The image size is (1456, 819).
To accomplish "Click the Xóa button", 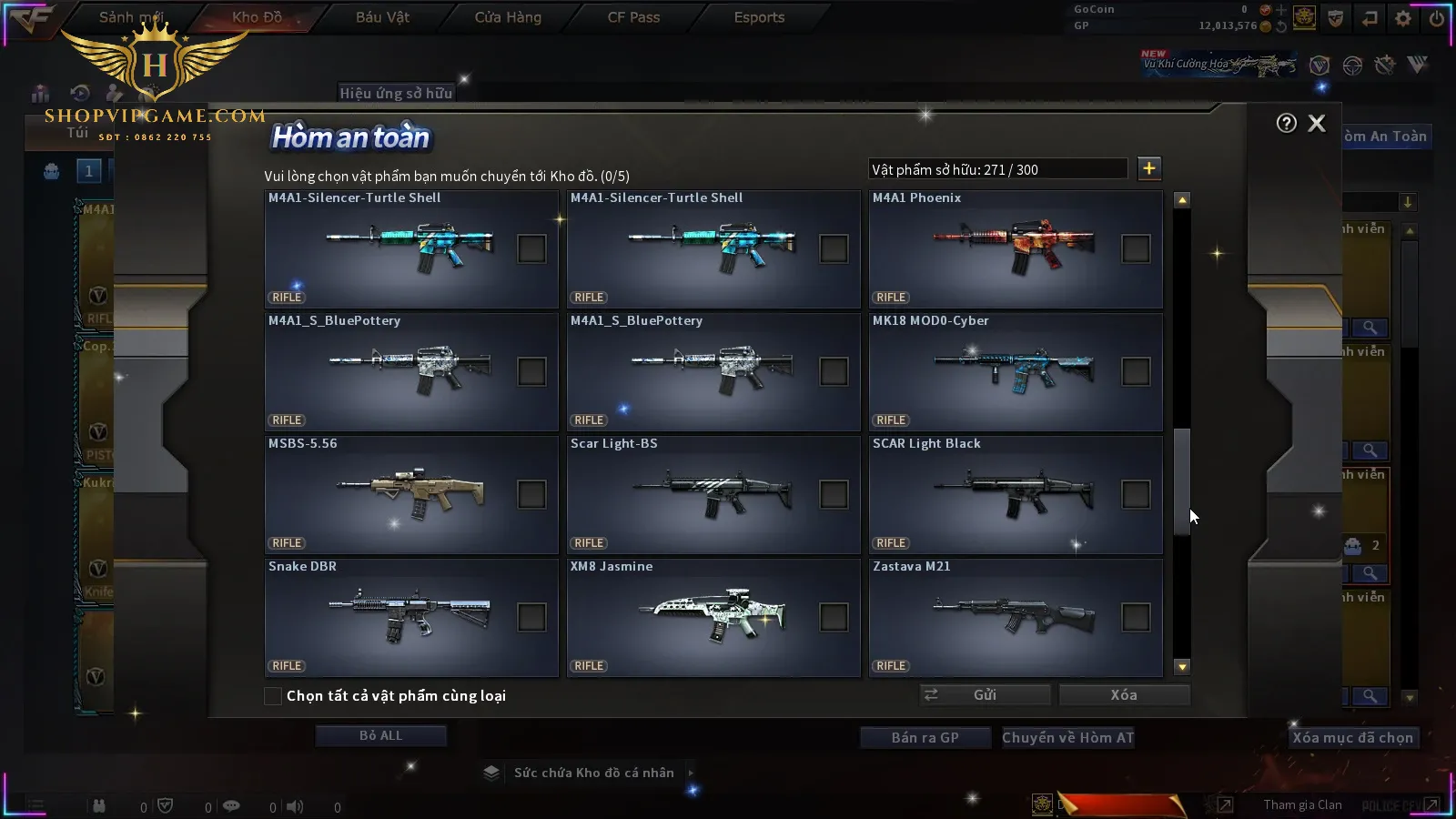I will point(1124,695).
